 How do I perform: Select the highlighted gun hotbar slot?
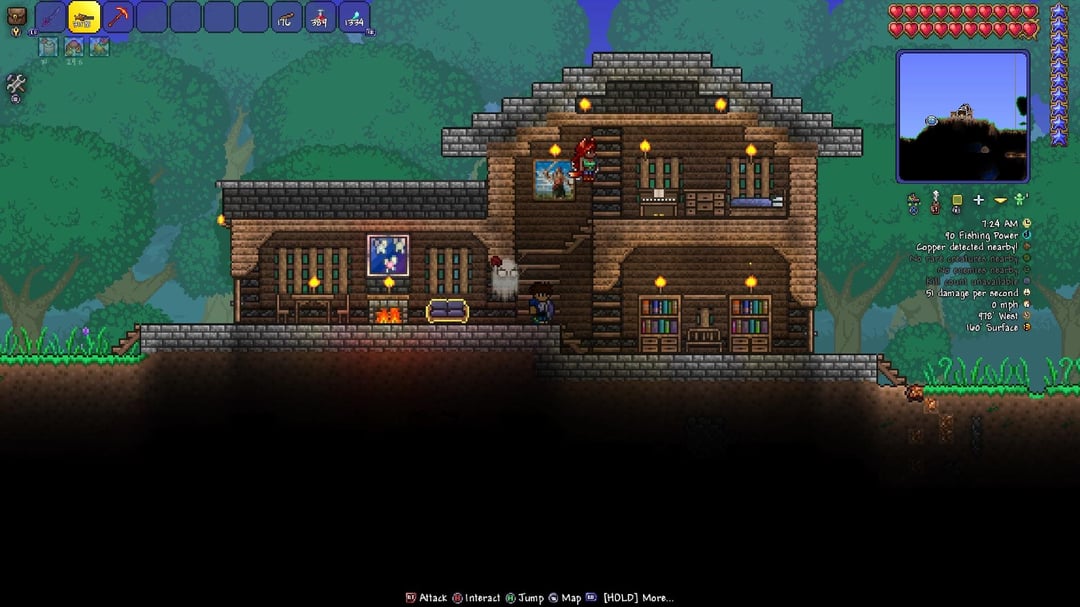(84, 17)
